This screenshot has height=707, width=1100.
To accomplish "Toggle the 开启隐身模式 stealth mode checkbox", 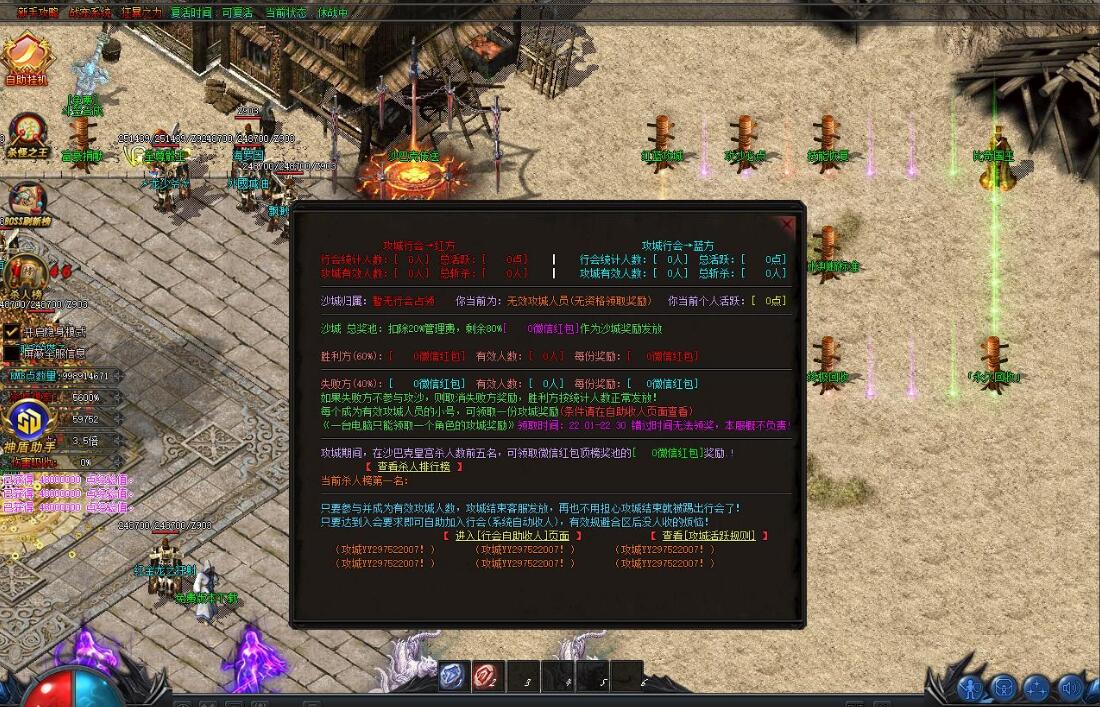I will tap(12, 331).
